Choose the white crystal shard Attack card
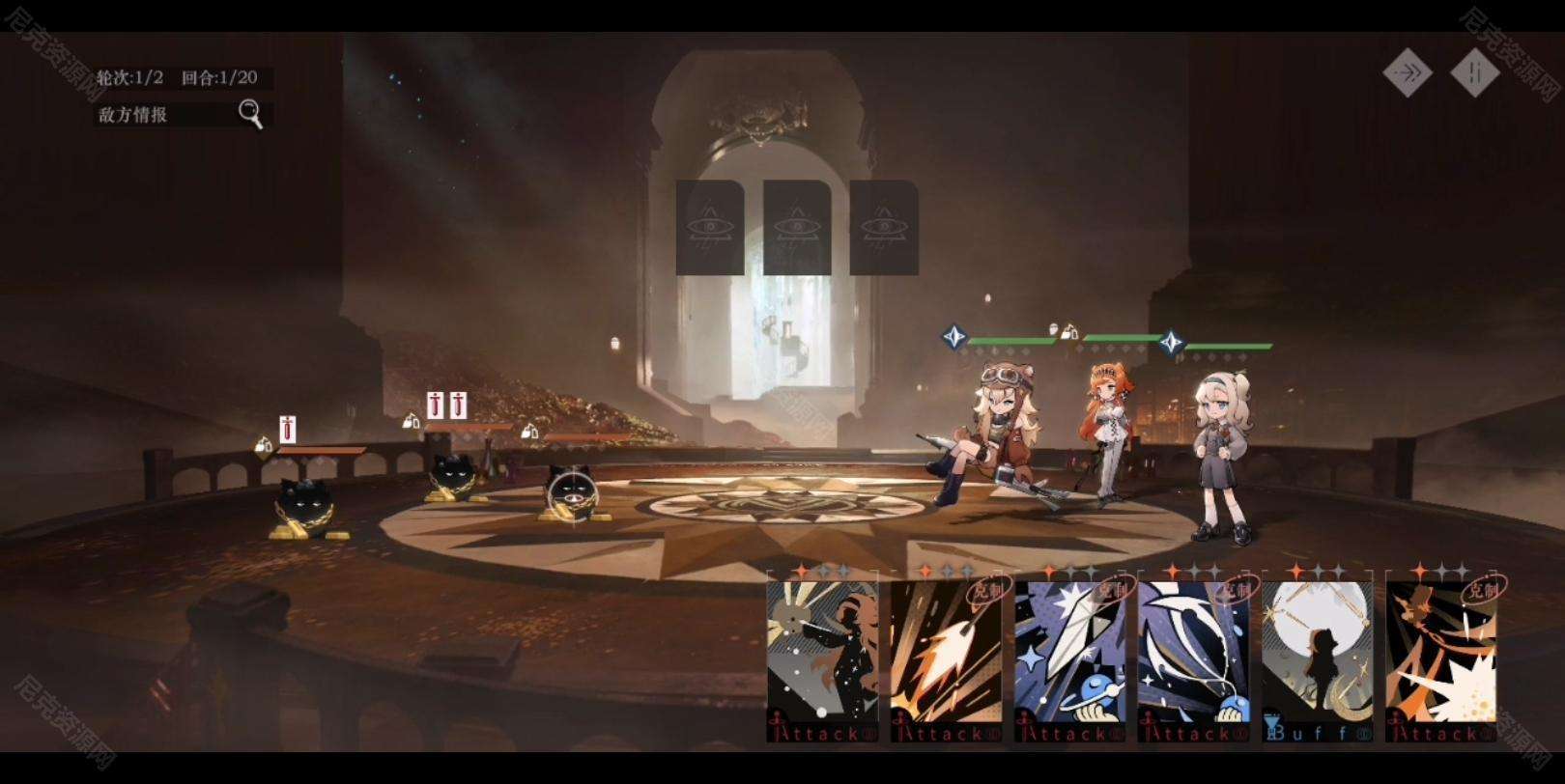 (x=1069, y=661)
